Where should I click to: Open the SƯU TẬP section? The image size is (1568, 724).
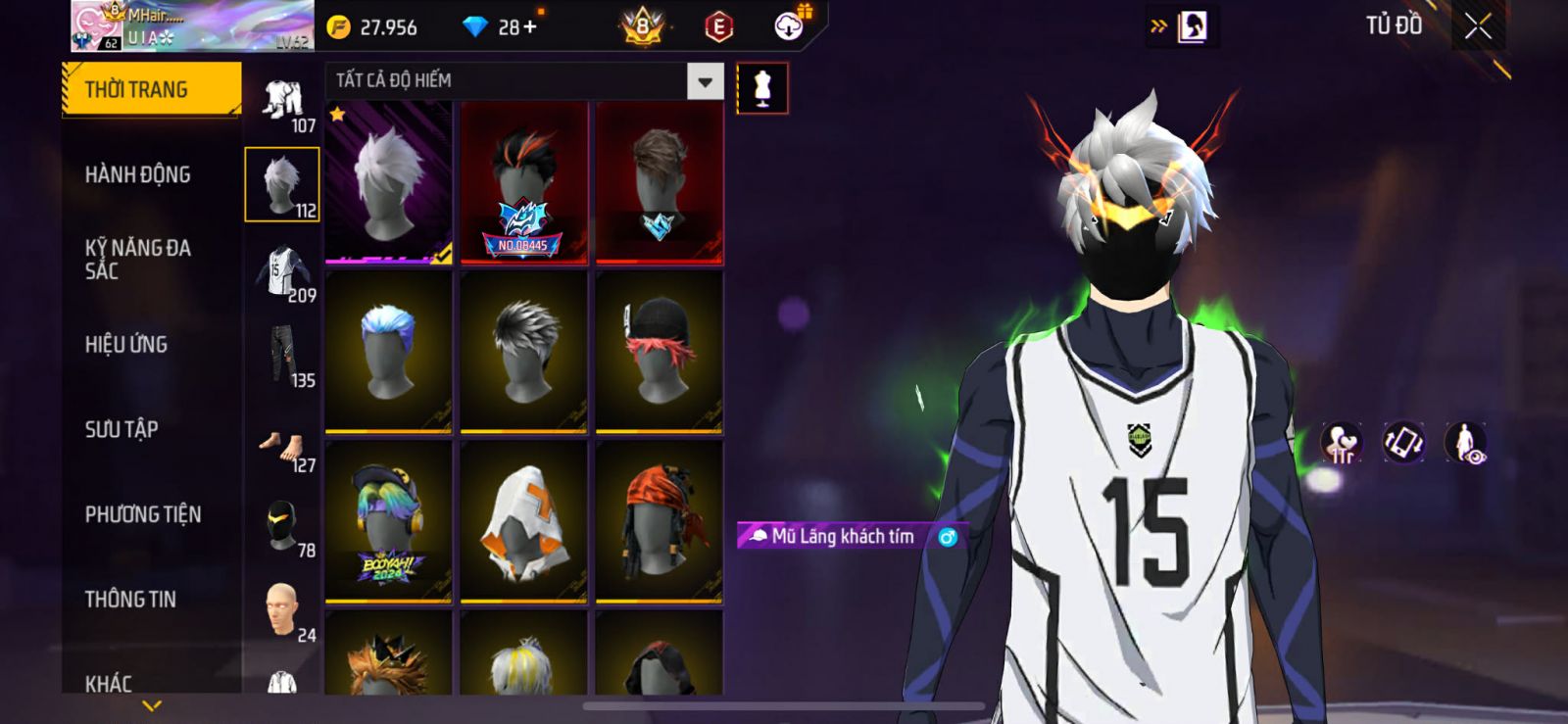click(x=122, y=429)
